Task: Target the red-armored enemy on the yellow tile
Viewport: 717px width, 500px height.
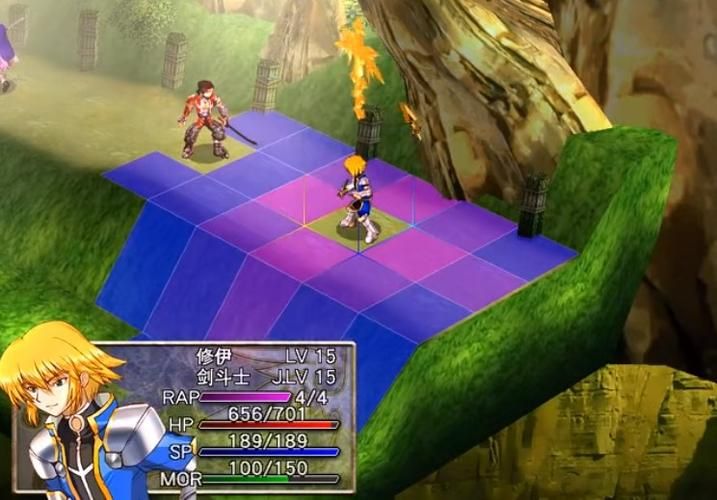Action: tap(204, 120)
